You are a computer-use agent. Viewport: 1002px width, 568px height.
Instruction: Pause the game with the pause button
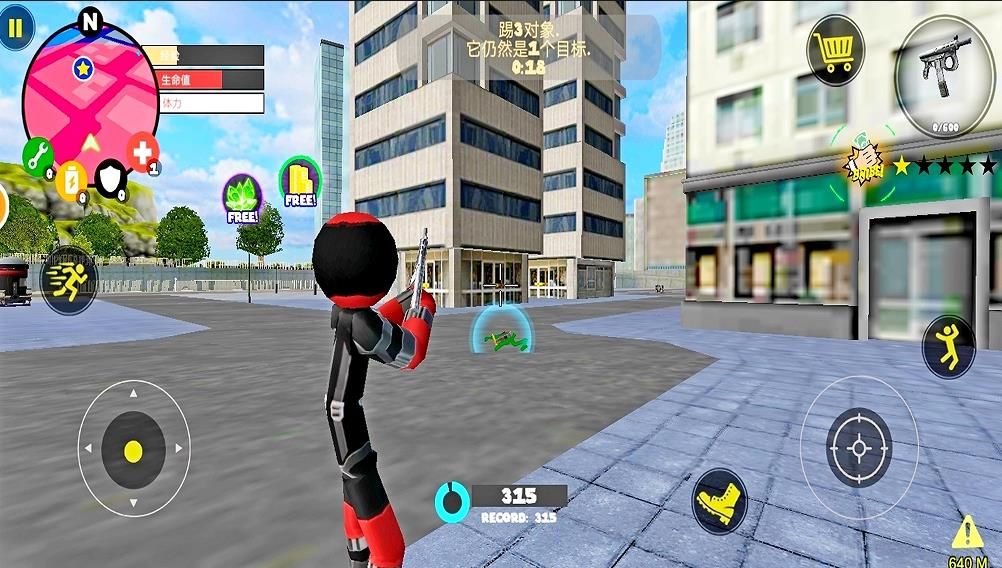coord(14,28)
